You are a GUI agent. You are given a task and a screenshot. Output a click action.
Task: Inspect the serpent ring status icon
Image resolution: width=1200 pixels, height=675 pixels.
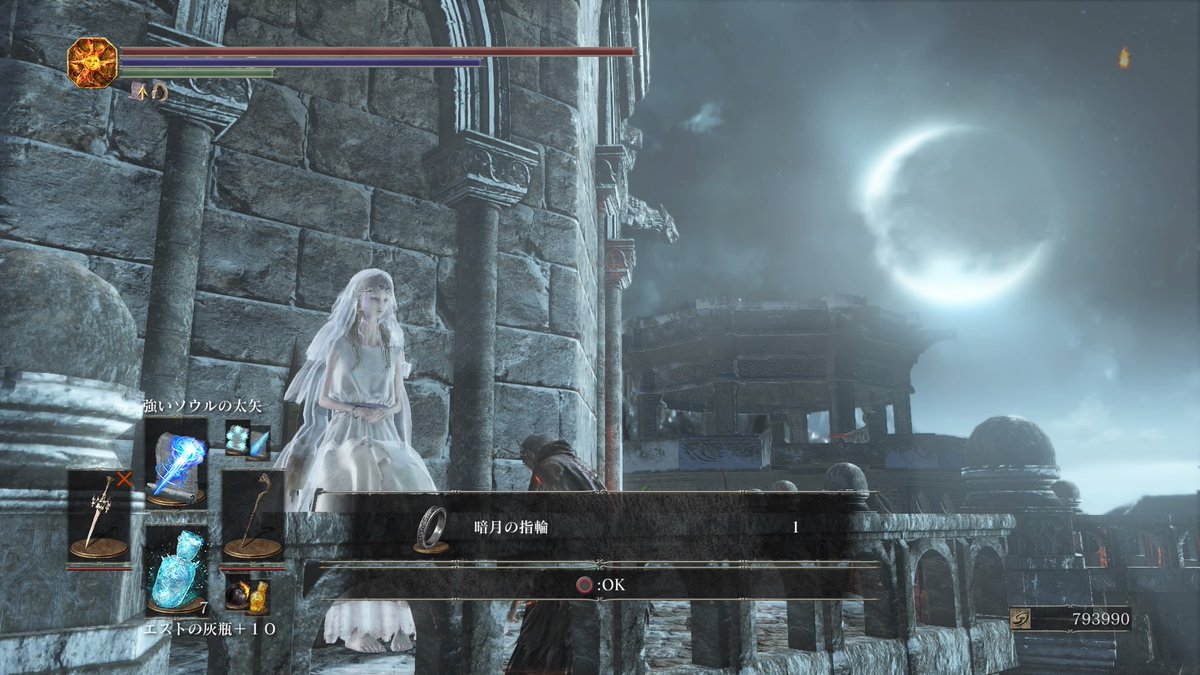[x=158, y=91]
